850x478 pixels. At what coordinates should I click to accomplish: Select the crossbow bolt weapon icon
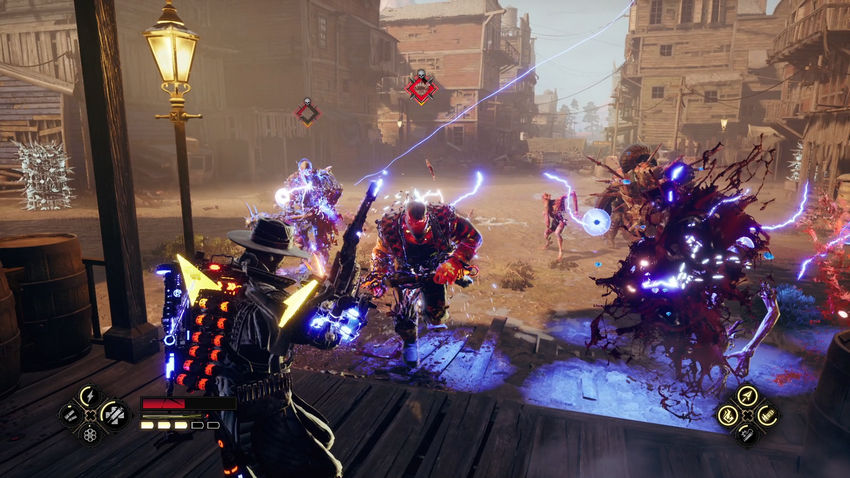747,395
